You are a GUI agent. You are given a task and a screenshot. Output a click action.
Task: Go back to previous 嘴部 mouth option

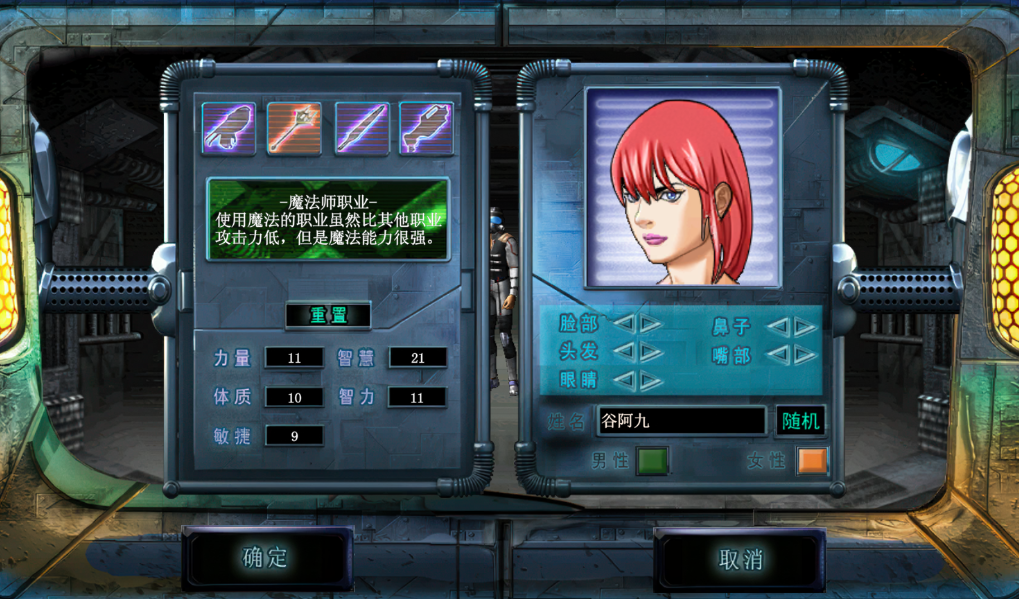[777, 354]
